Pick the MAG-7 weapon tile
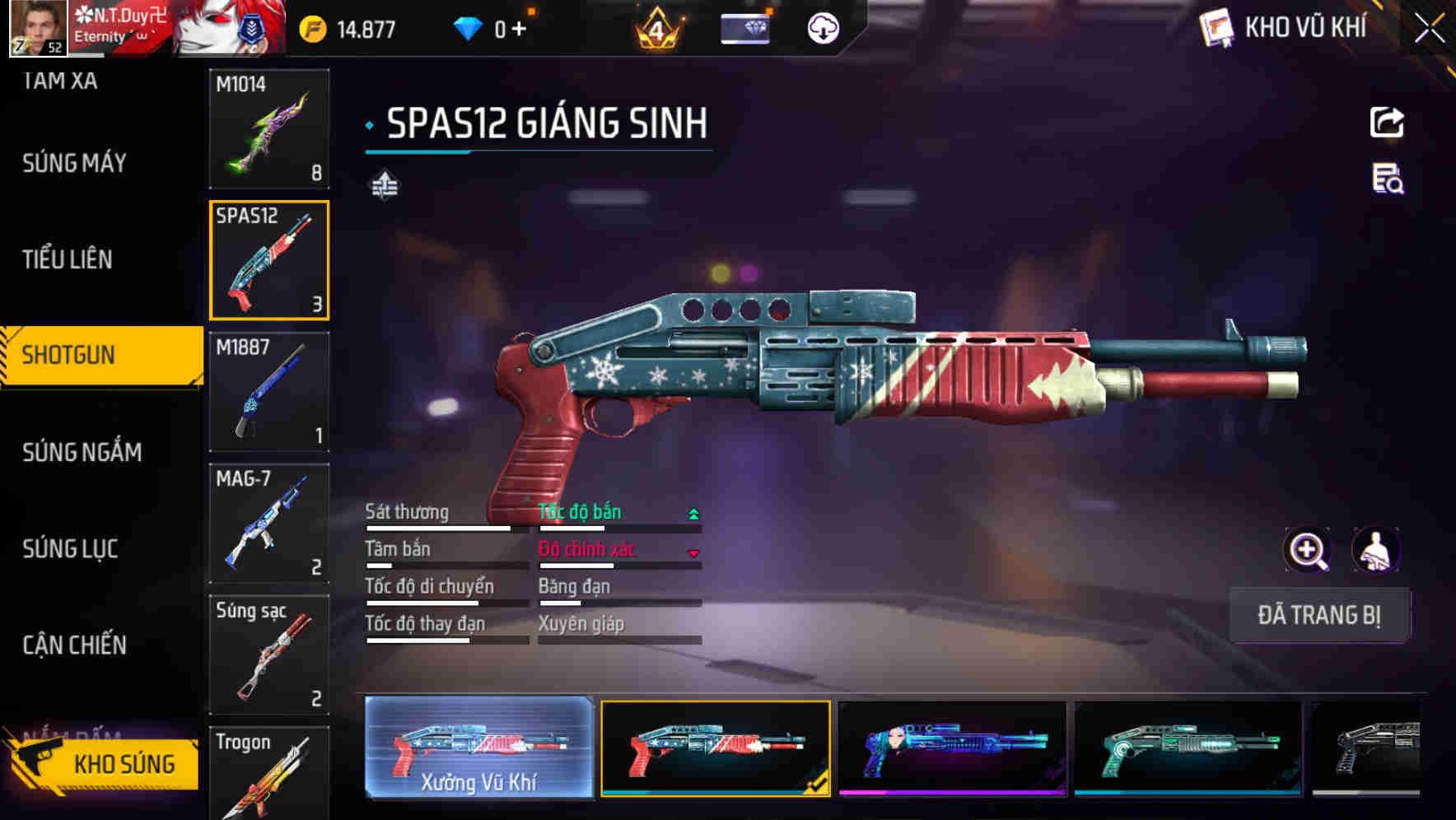 tap(269, 524)
